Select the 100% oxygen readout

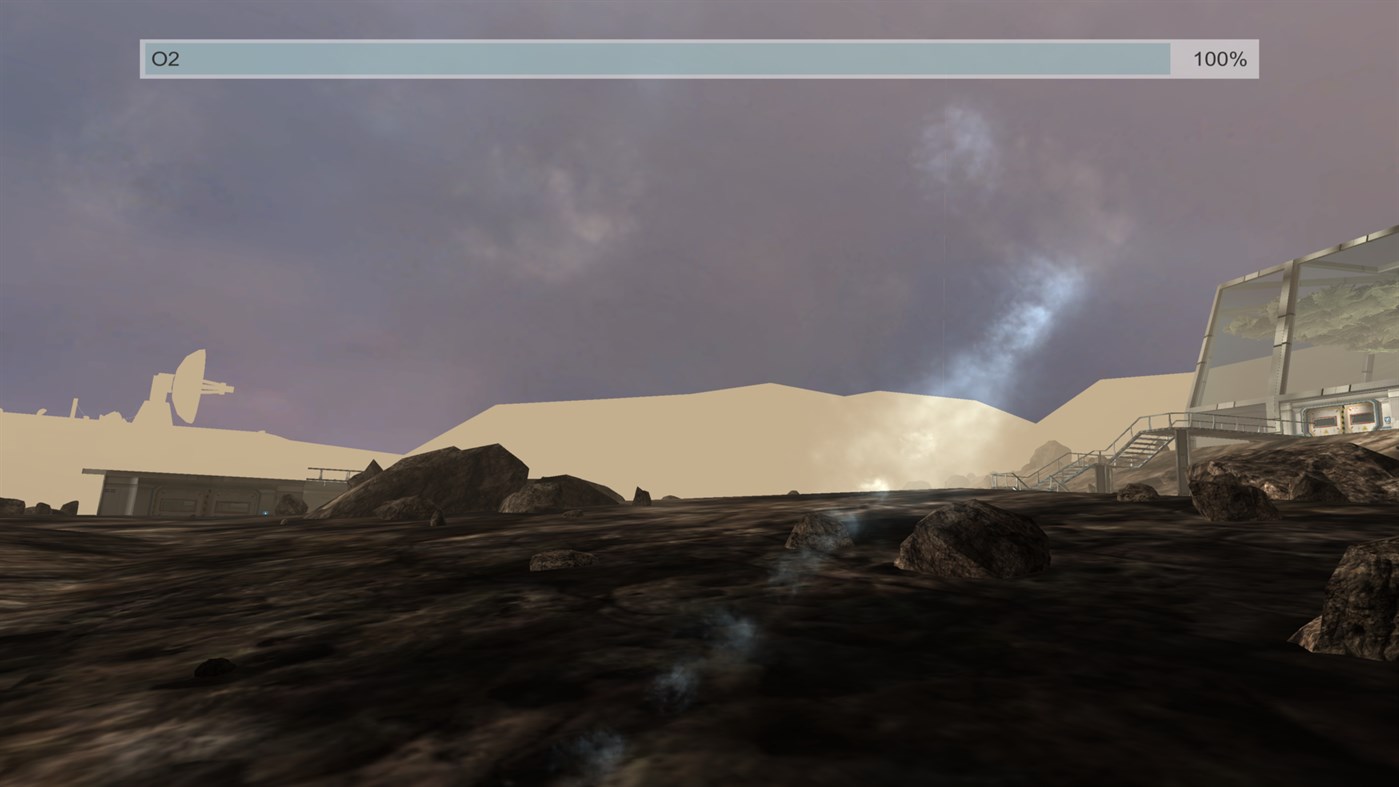1218,58
